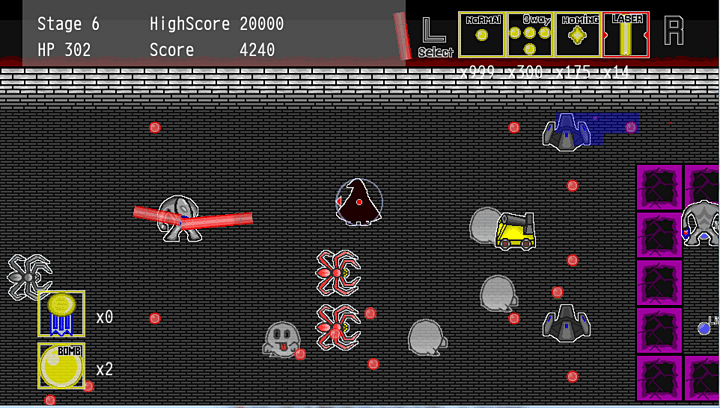The width and height of the screenshot is (720, 408).
Task: Switch to the 3way shot weapon
Action: pyautogui.click(x=529, y=35)
